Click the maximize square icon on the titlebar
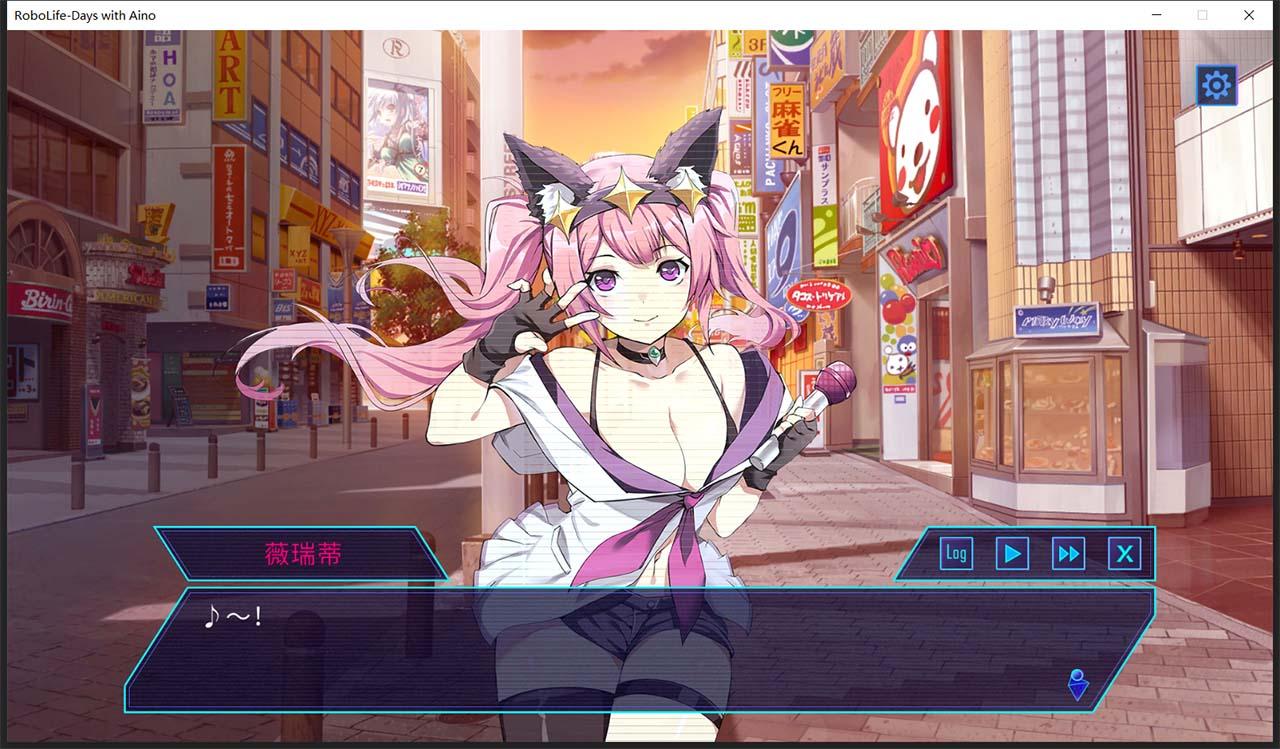The image size is (1280, 749). click(1202, 15)
